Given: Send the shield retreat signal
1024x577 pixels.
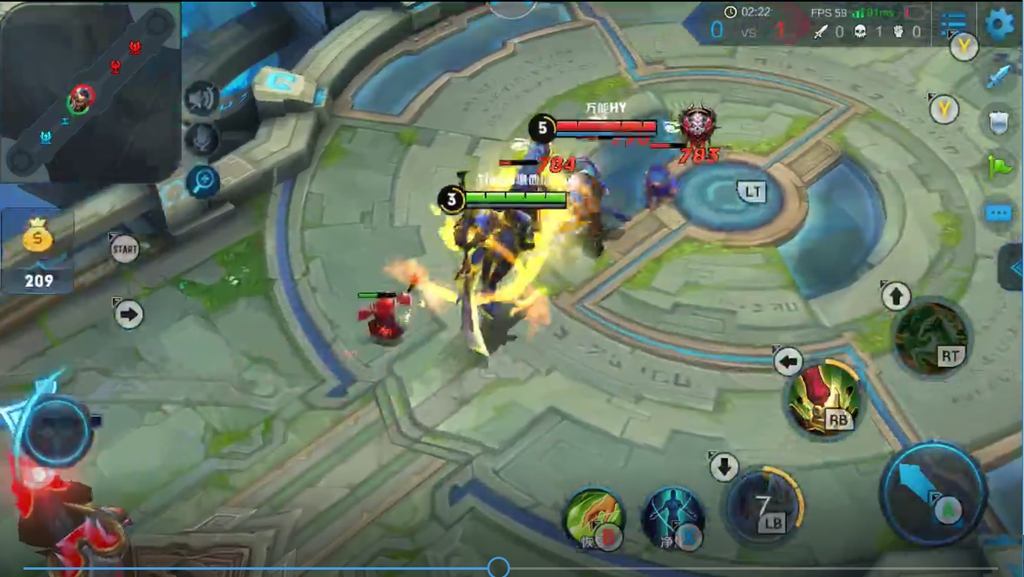Looking at the screenshot, I should 999,121.
